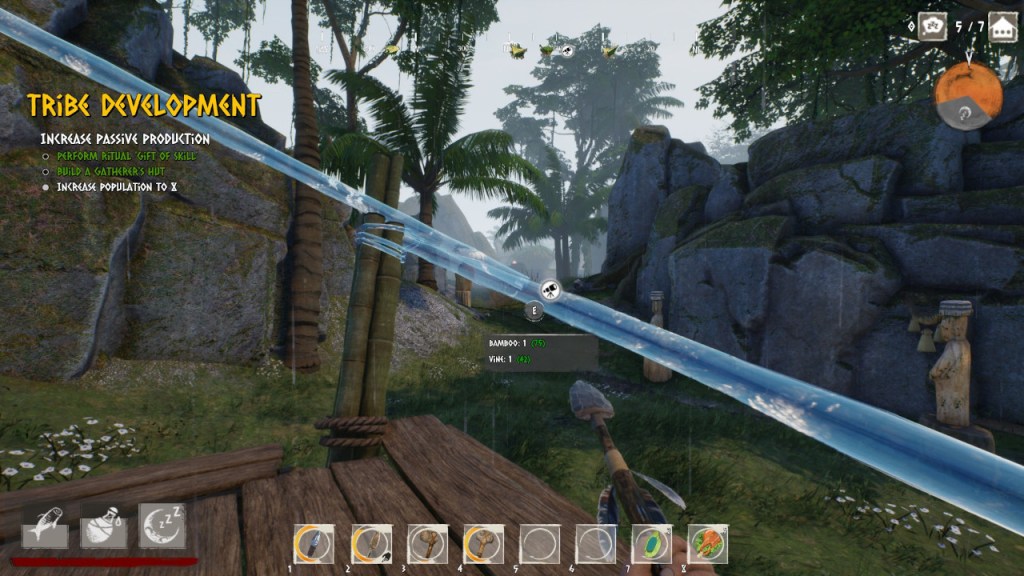Image resolution: width=1024 pixels, height=576 pixels.
Task: Click the water flask thirst status icon
Action: point(103,526)
